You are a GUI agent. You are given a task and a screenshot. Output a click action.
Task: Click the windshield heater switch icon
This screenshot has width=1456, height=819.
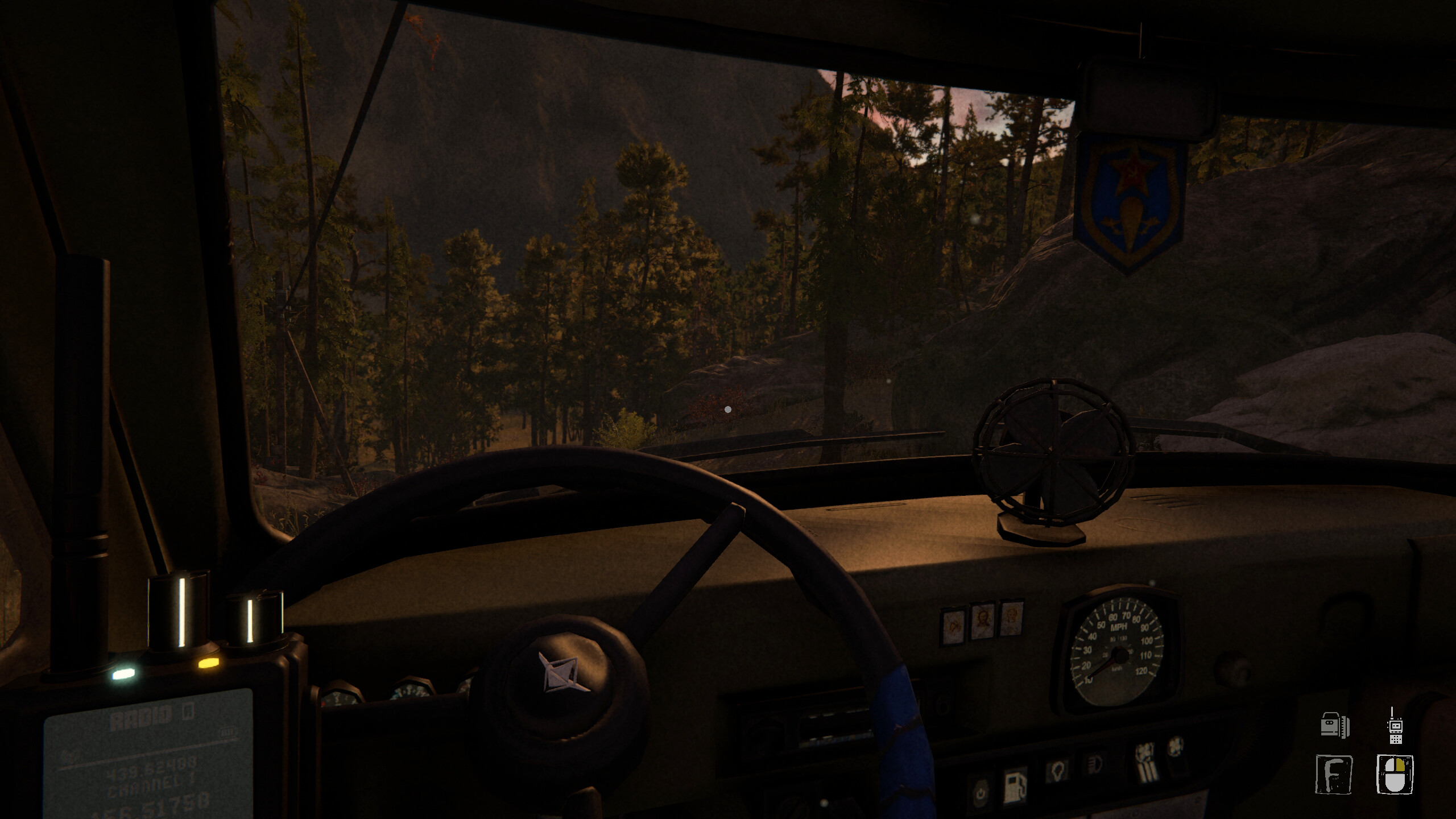(x=1147, y=761)
